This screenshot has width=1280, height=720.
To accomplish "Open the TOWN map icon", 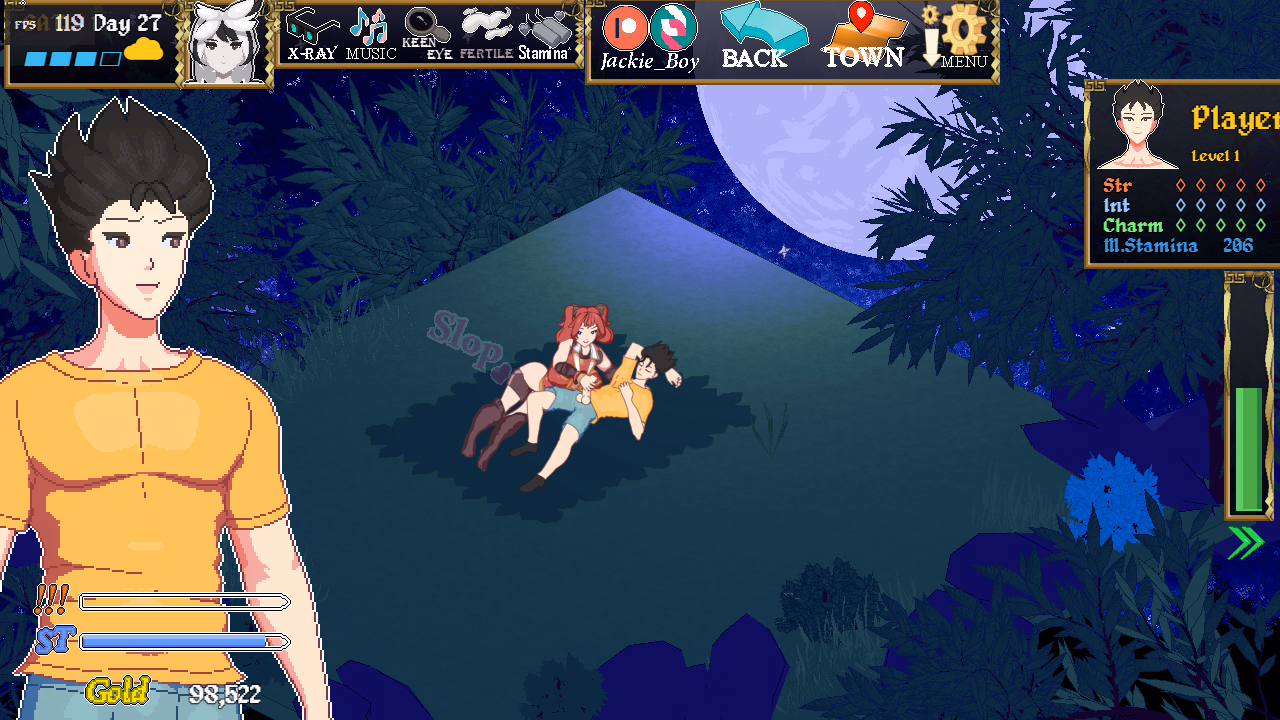I will 865,33.
